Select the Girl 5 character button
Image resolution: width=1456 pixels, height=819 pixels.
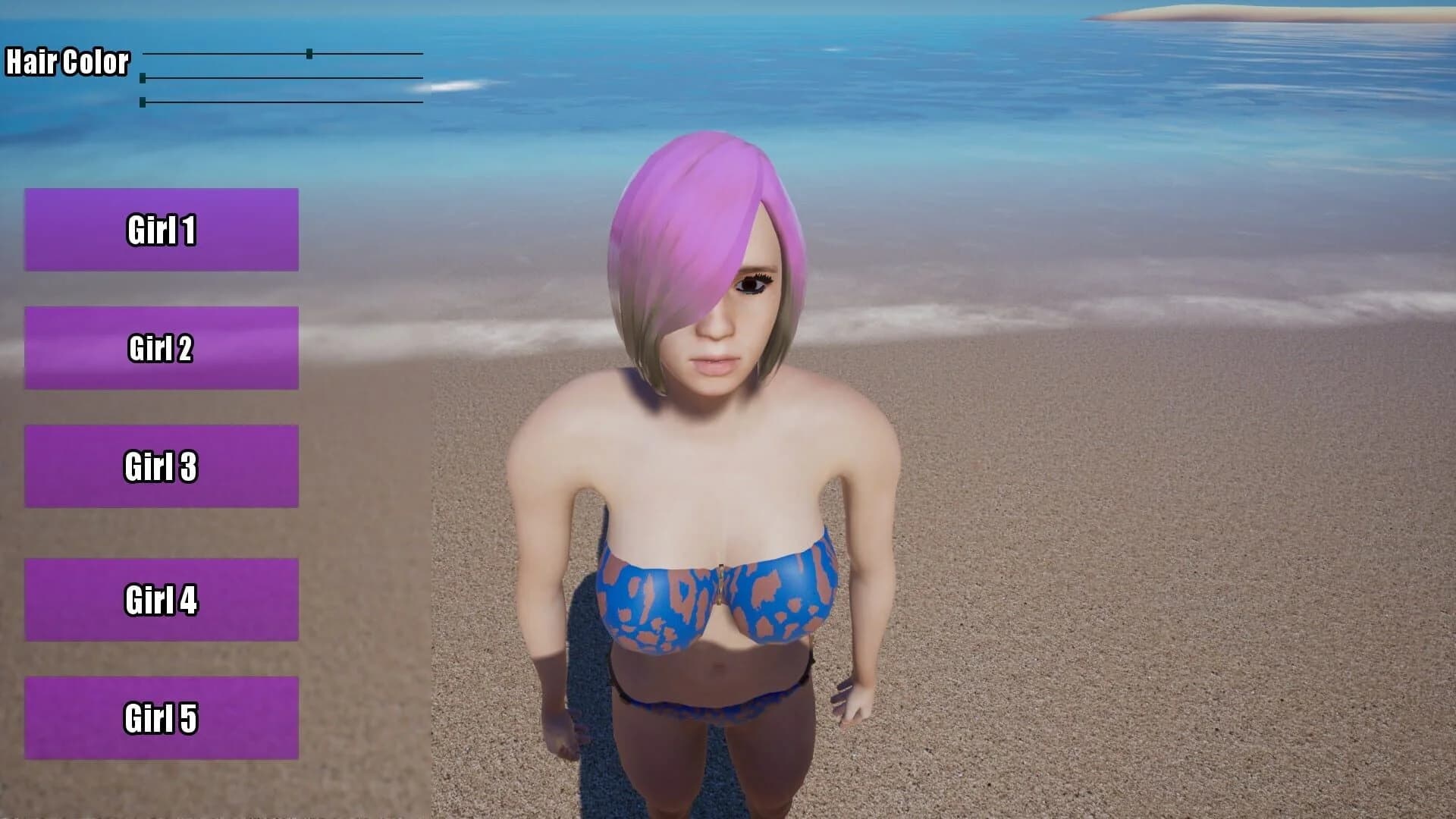[162, 716]
